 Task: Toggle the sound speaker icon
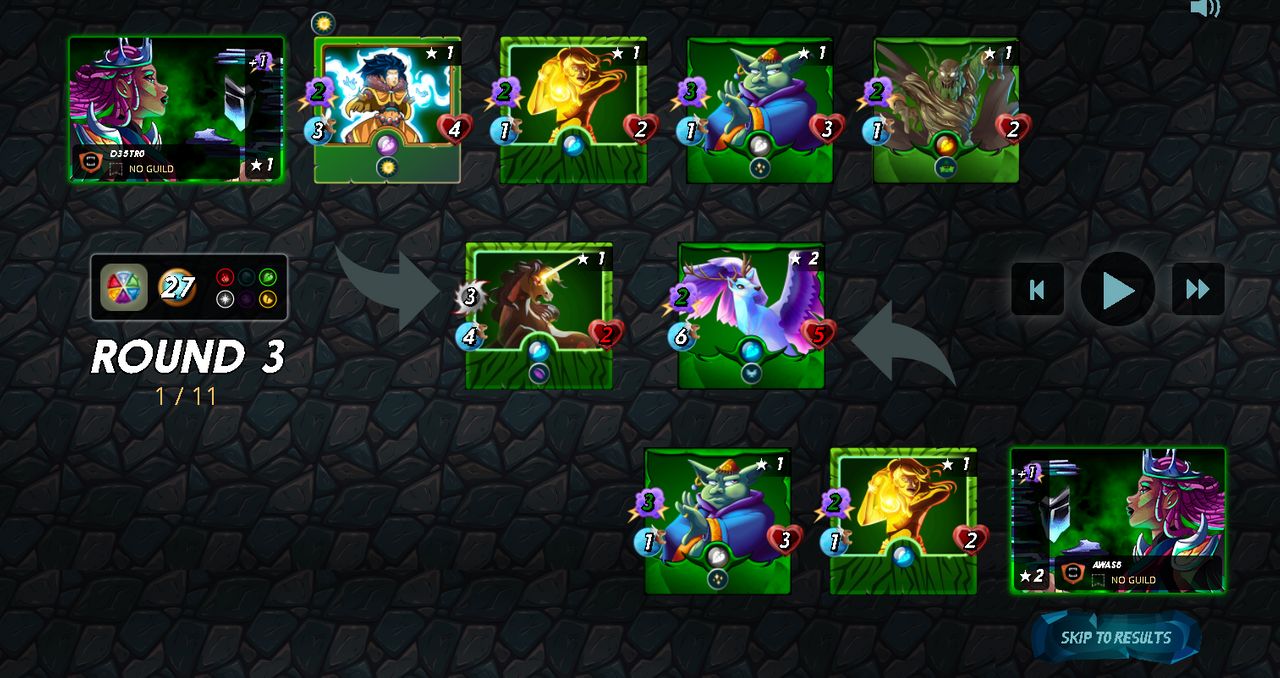(1204, 9)
